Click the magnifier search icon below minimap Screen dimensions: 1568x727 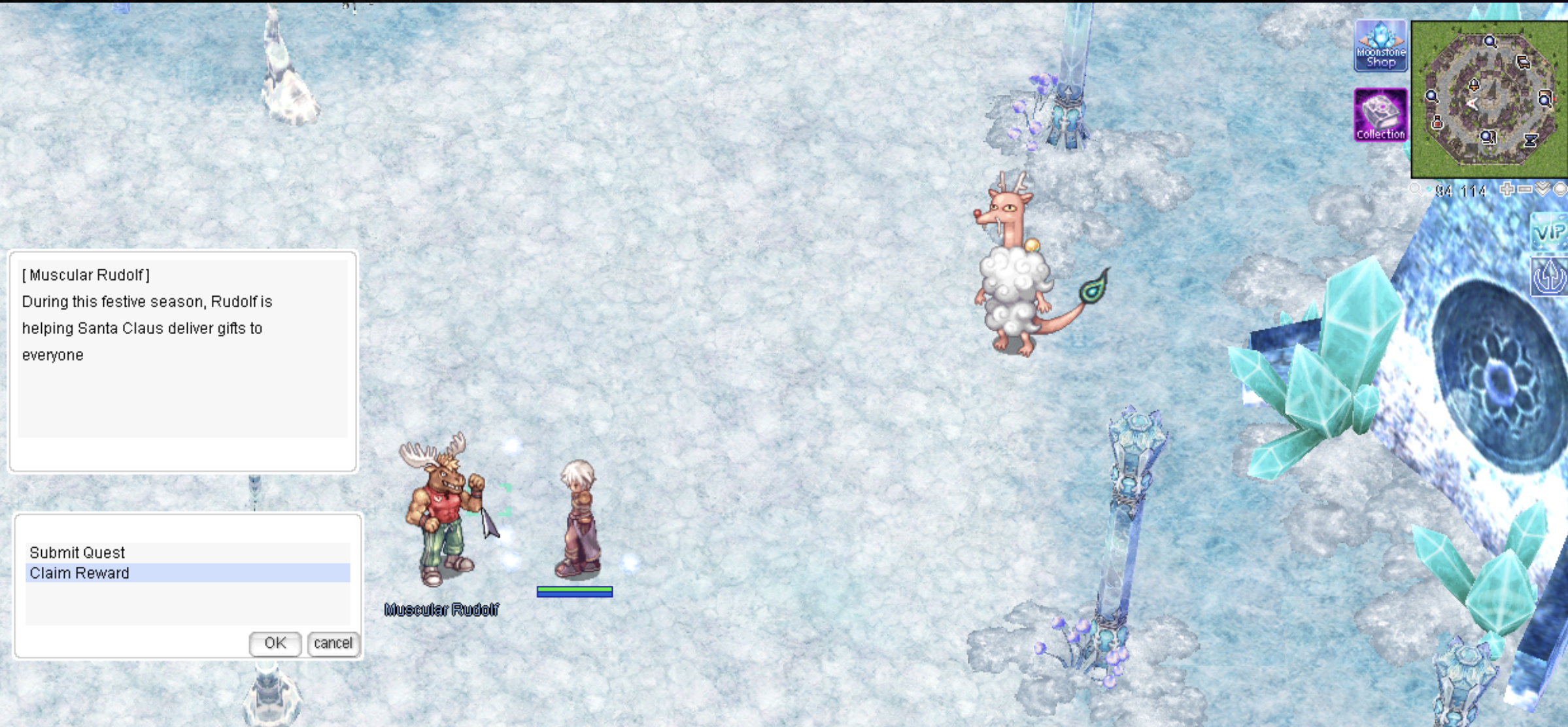[x=1415, y=190]
